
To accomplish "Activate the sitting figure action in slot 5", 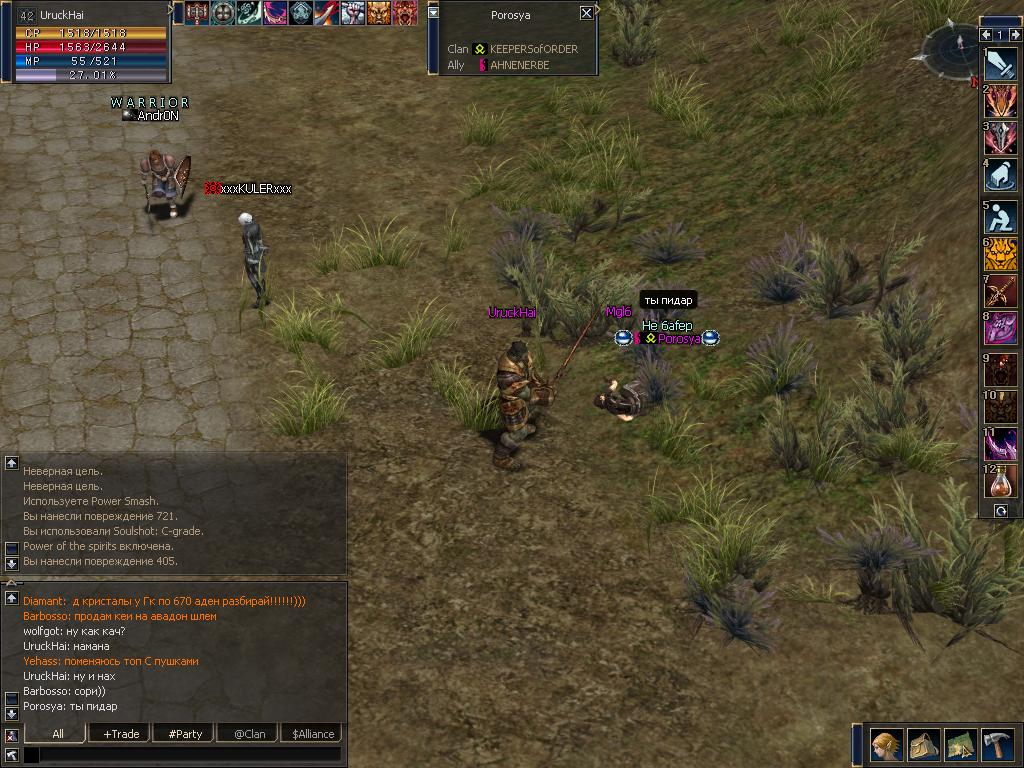I will pos(1001,217).
